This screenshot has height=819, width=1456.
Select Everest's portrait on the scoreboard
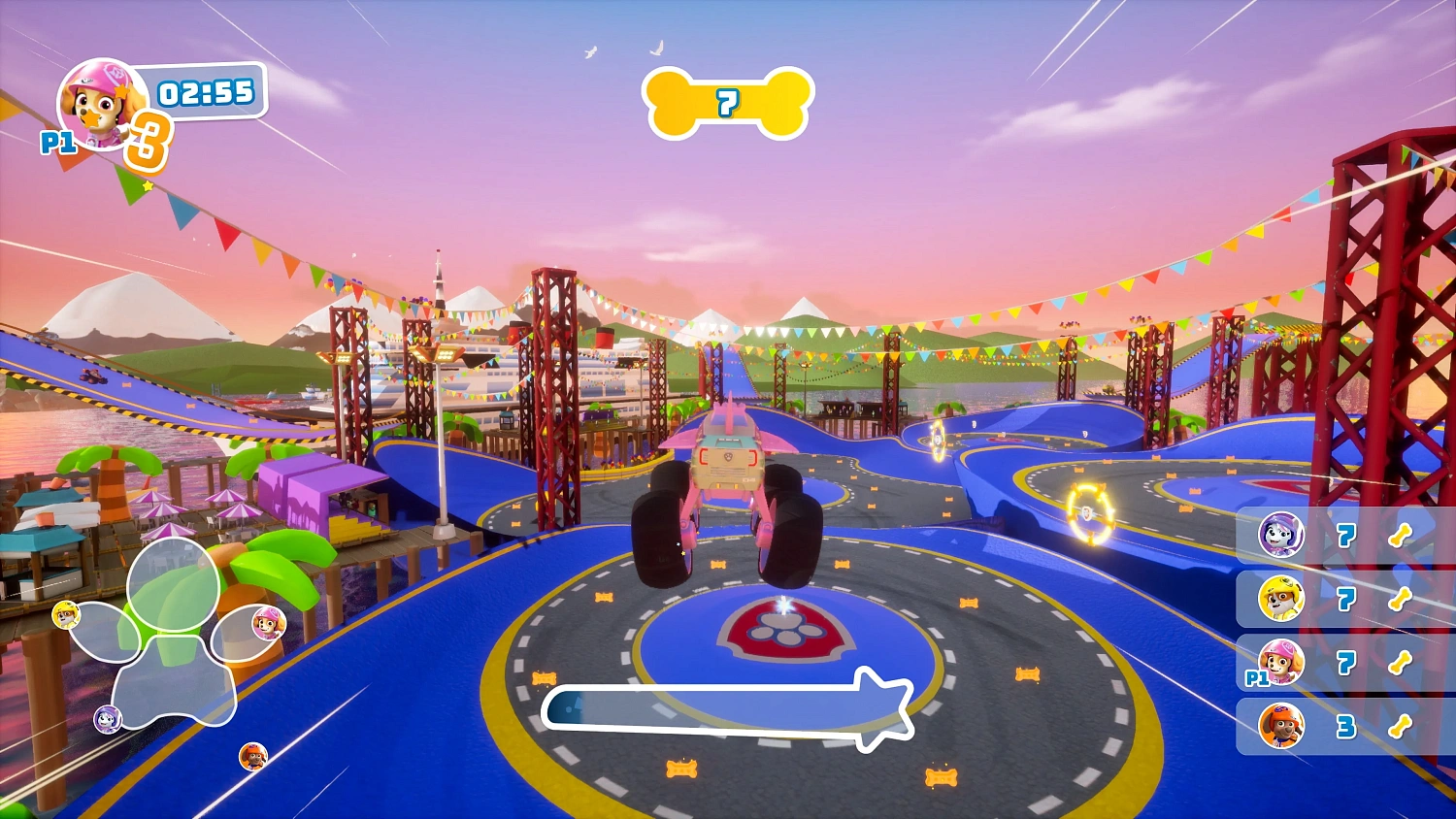pos(1281,536)
